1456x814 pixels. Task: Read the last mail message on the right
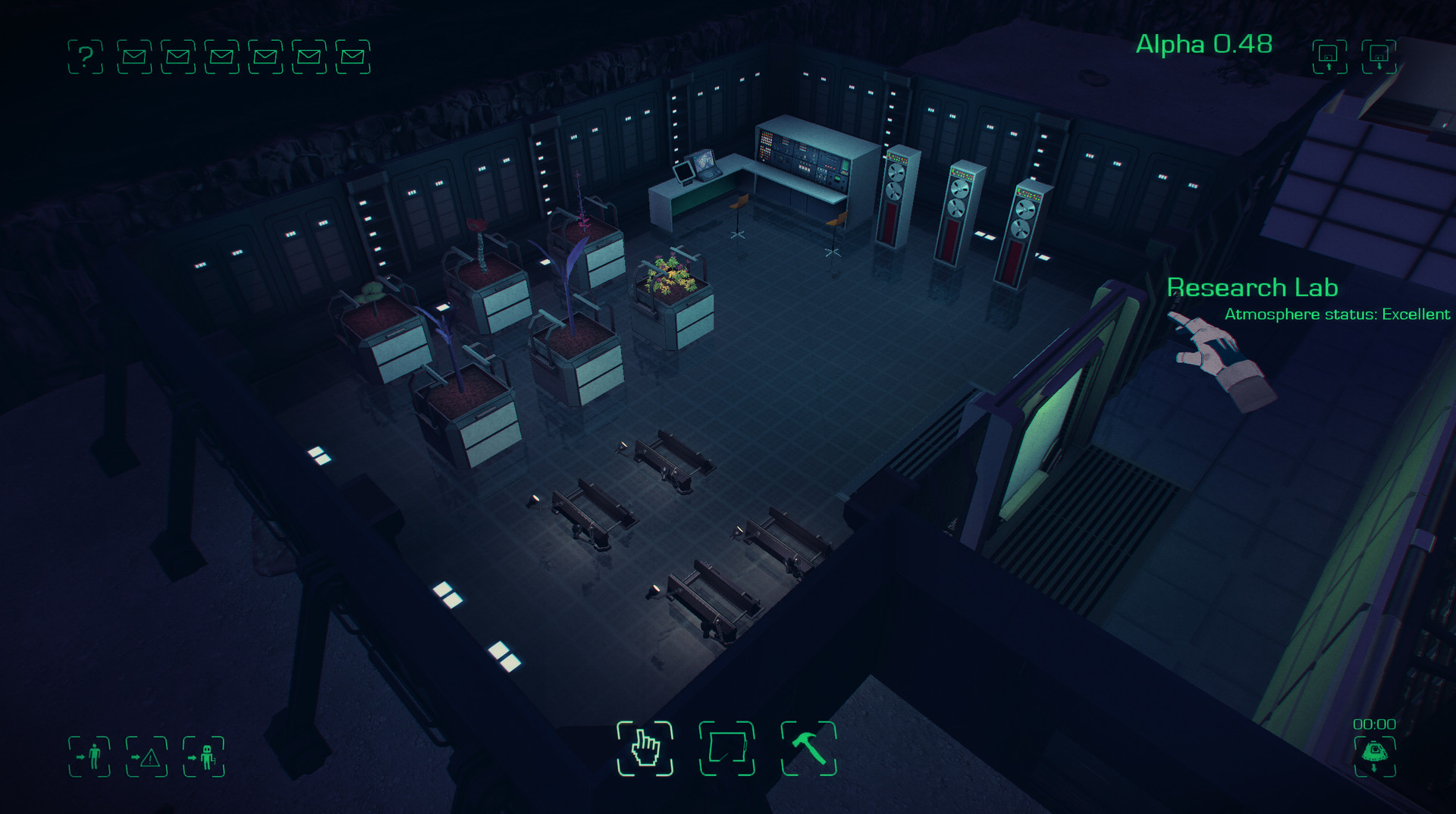click(351, 54)
